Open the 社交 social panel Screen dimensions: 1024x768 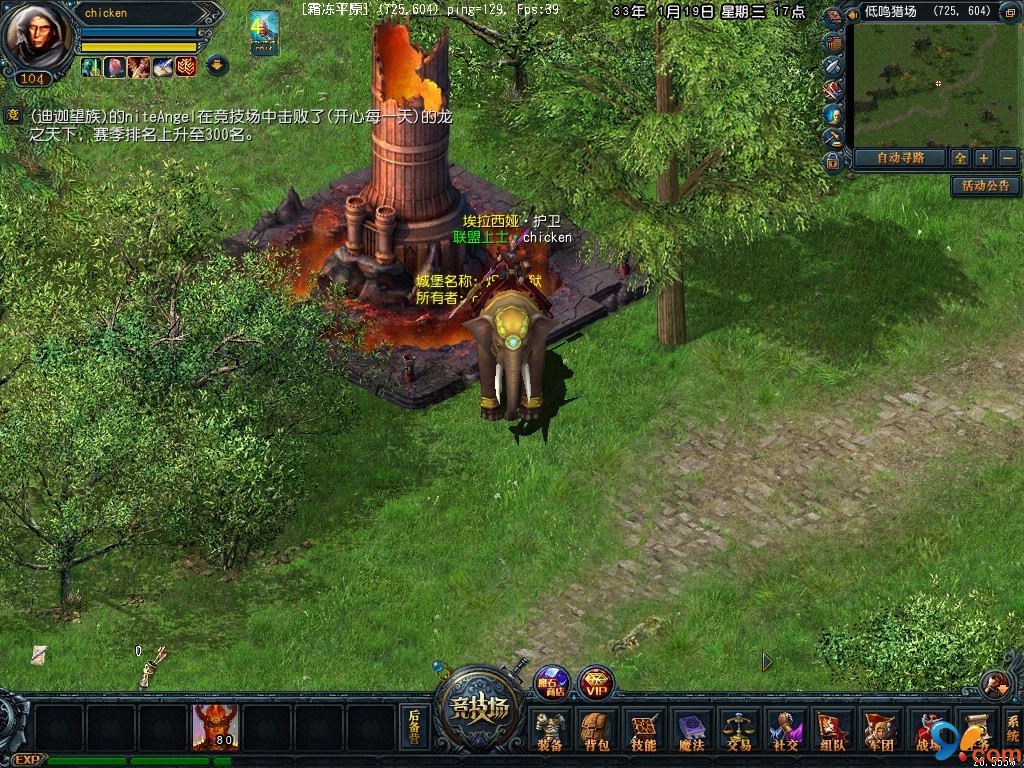coord(785,731)
